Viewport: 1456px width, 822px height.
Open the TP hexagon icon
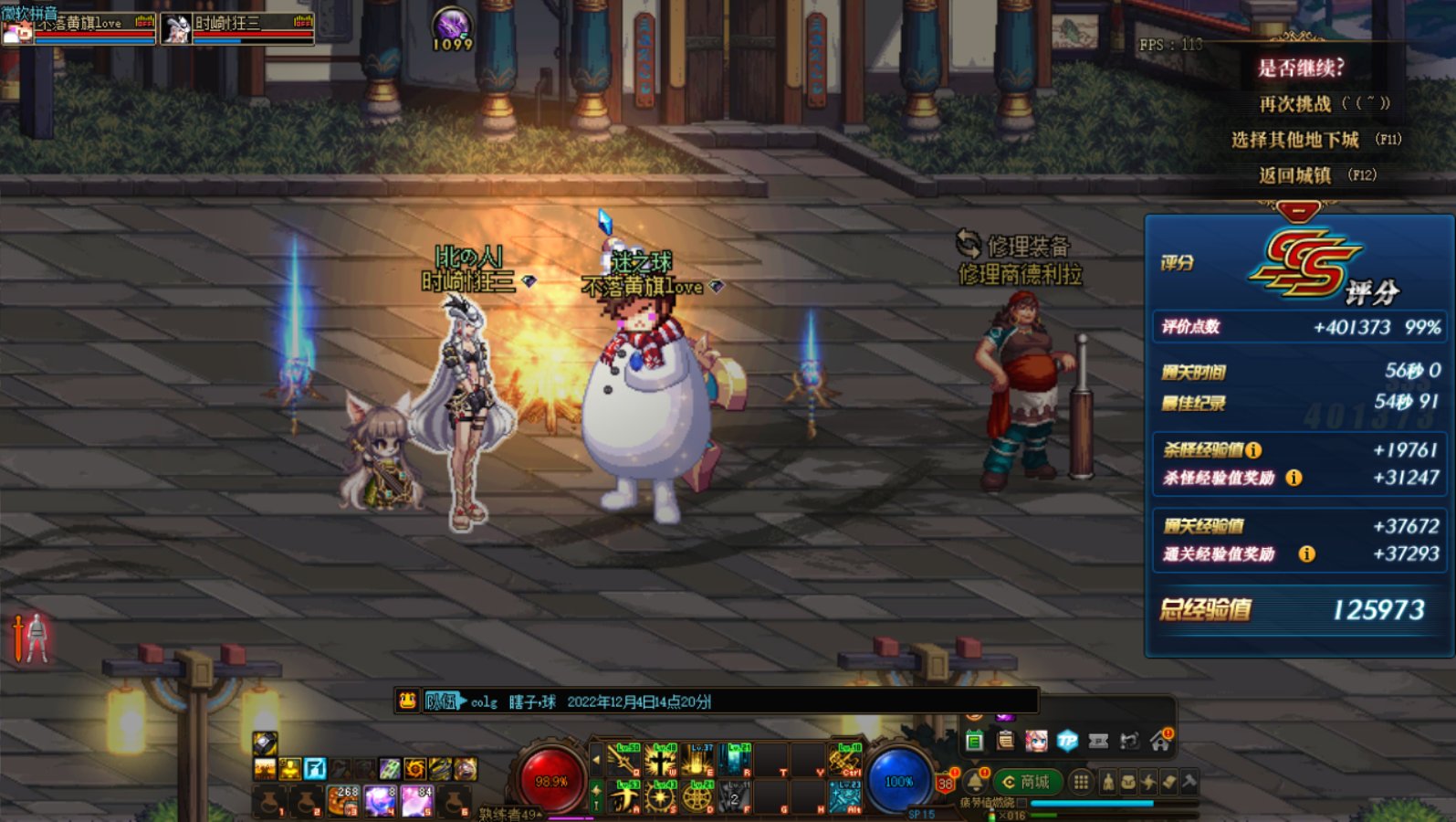(1067, 741)
